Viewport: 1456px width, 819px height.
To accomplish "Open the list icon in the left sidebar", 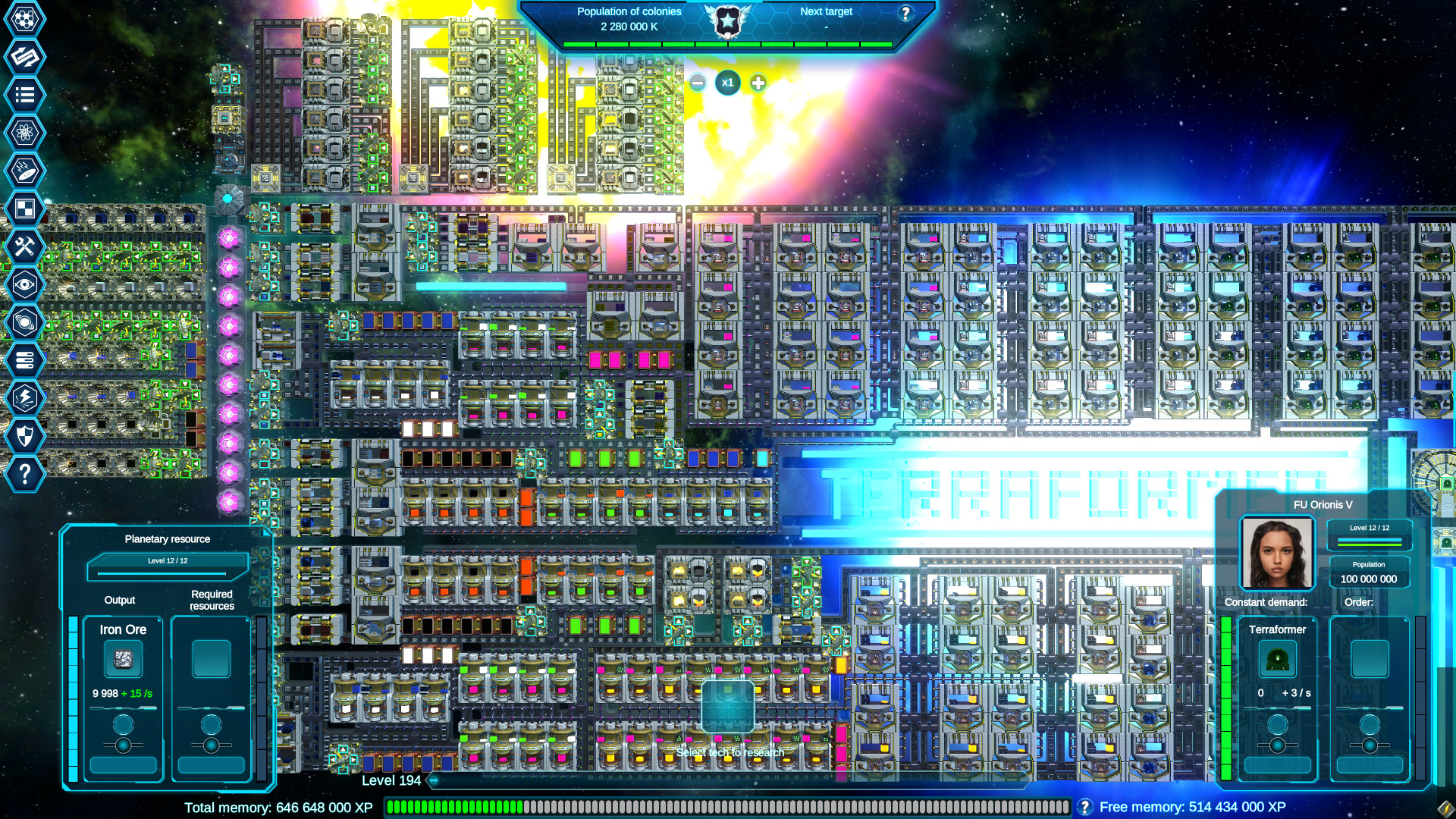I will coord(25,93).
